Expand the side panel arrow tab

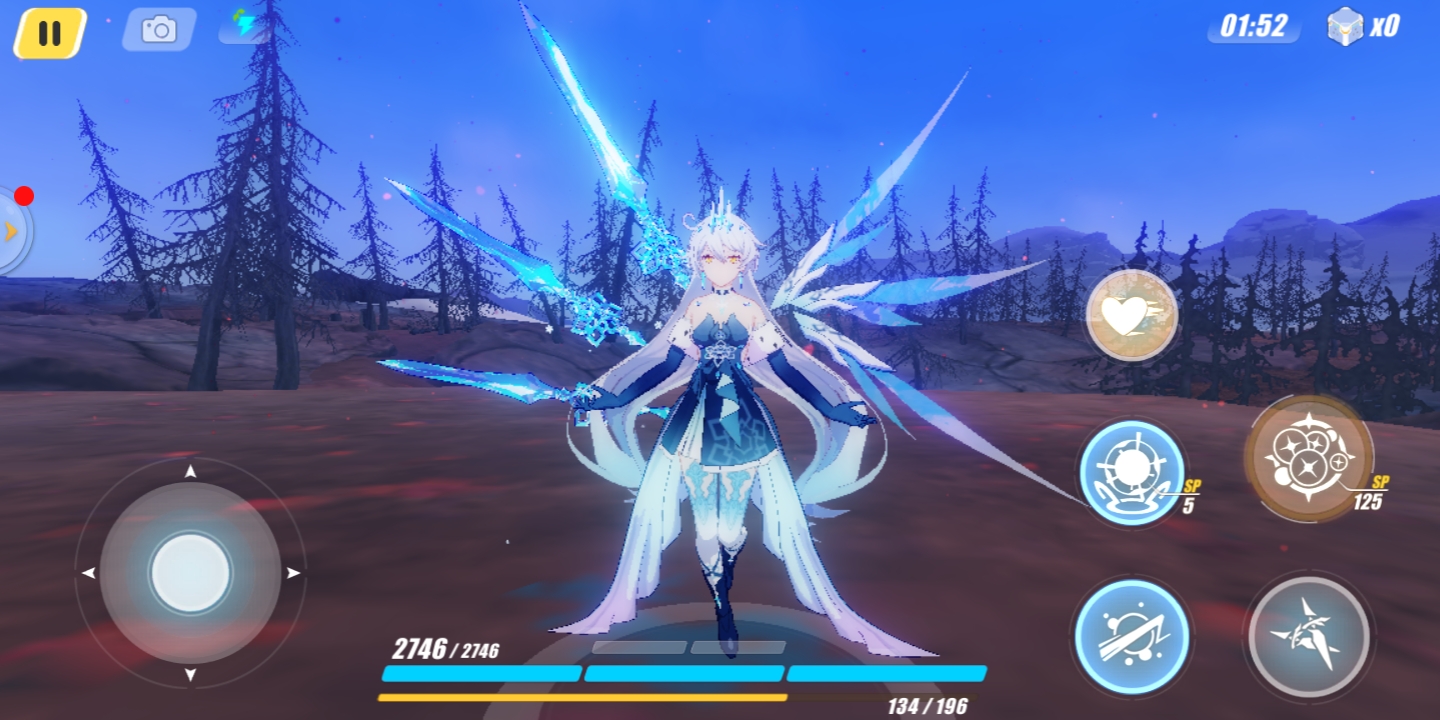(12, 232)
